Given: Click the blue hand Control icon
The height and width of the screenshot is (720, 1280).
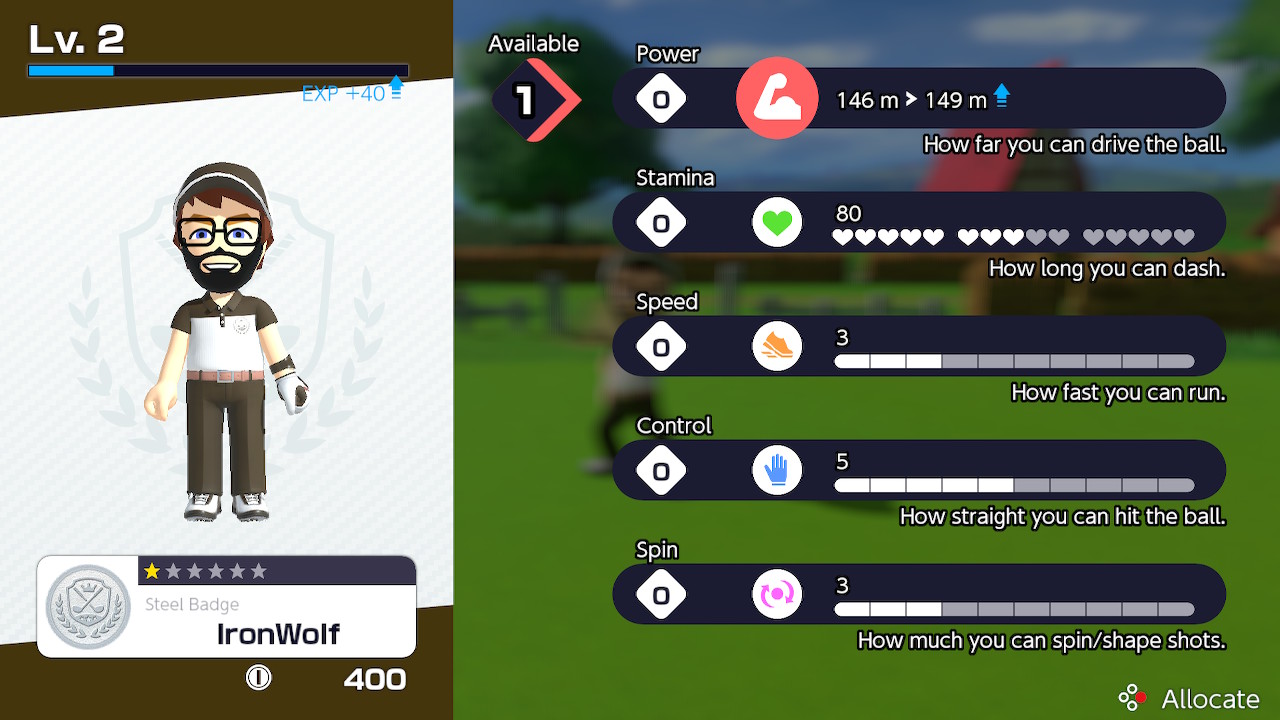Looking at the screenshot, I should pos(777,470).
